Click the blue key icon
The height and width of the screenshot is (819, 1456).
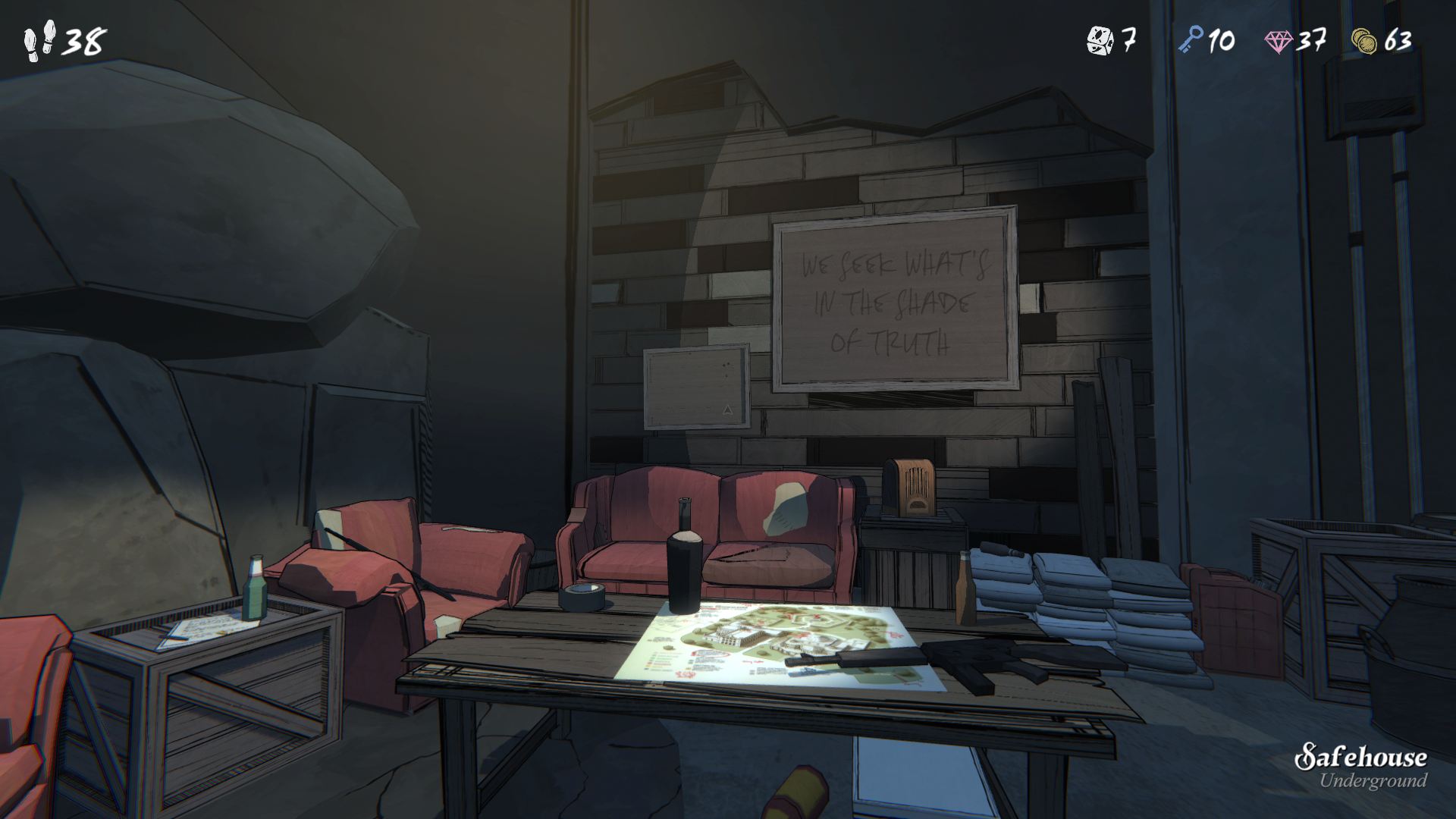pyautogui.click(x=1191, y=39)
